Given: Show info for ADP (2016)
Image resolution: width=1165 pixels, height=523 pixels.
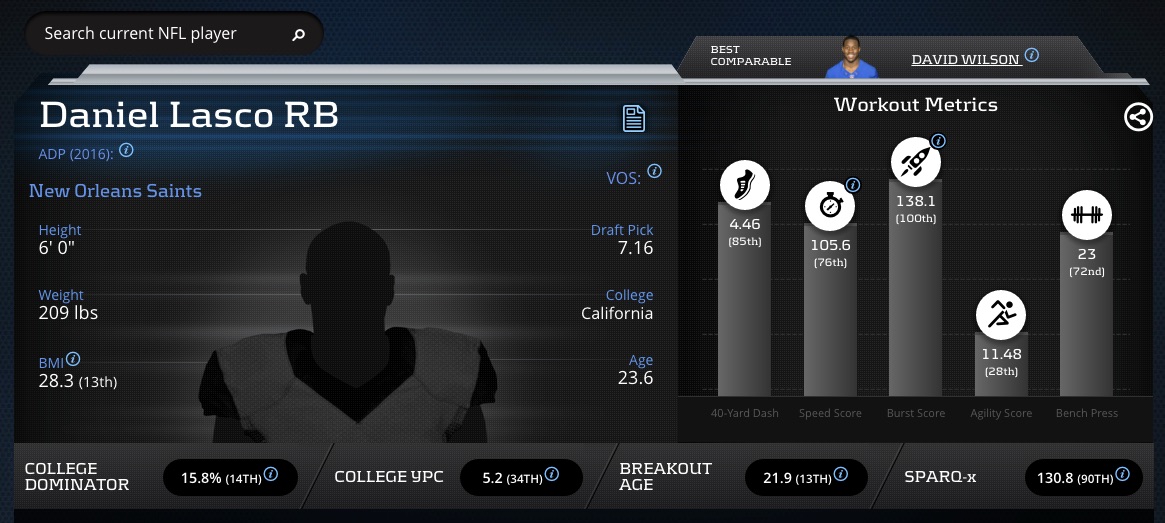Looking at the screenshot, I should coord(126,151).
